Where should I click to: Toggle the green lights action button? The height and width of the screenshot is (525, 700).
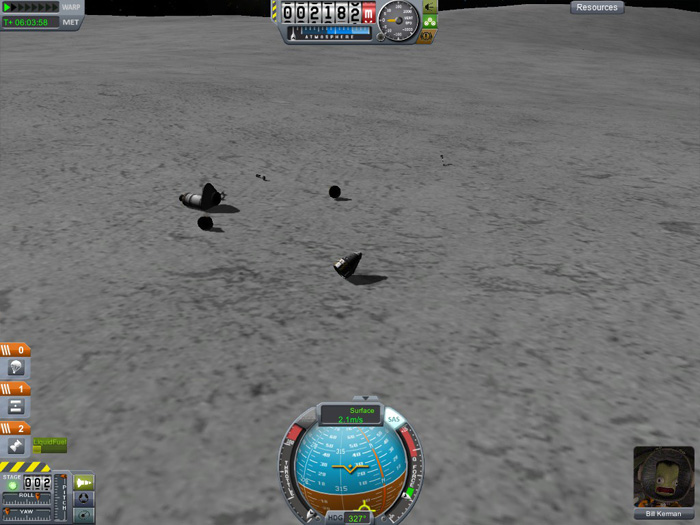428,20
